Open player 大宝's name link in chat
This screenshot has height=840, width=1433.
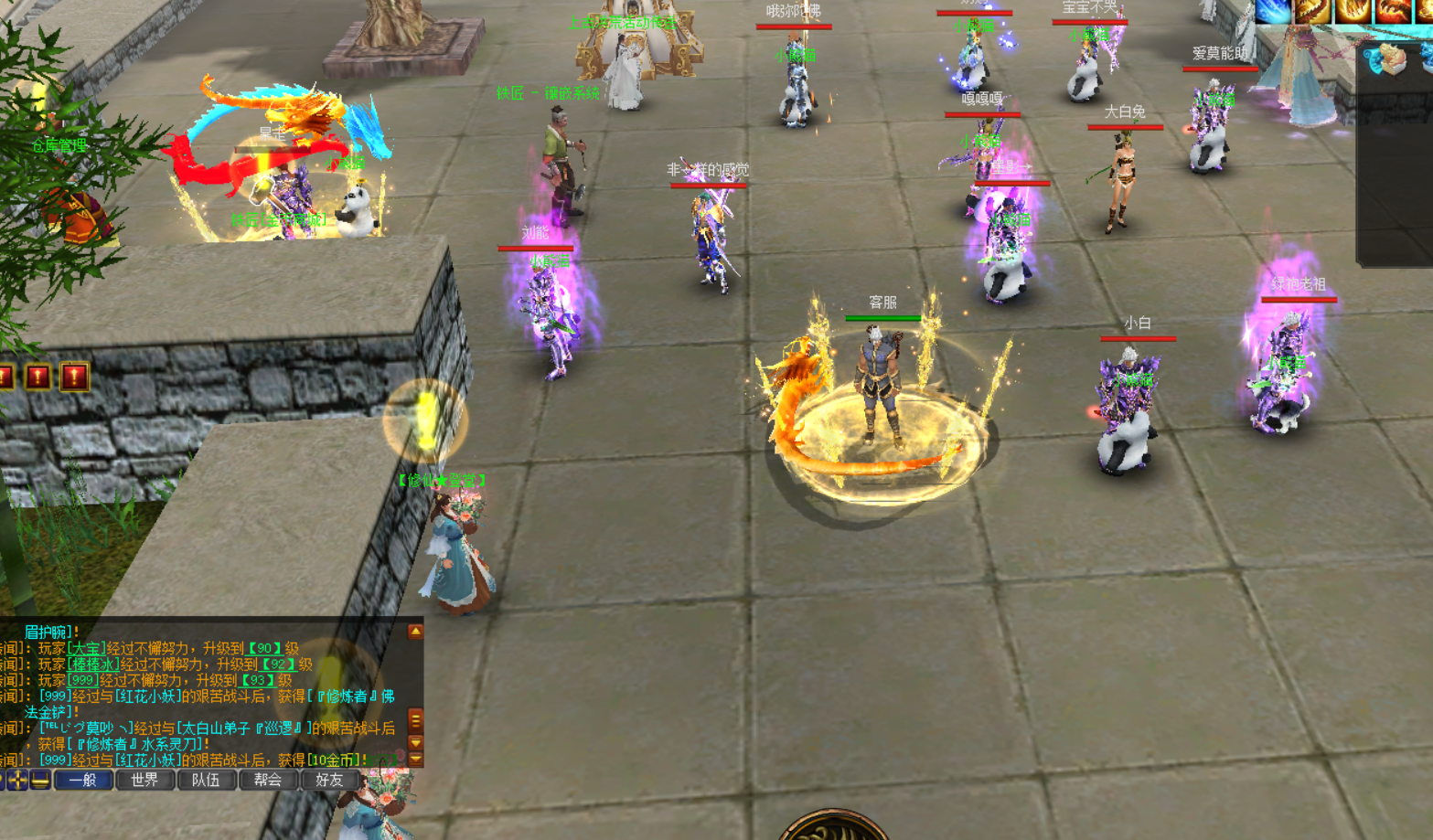87,648
